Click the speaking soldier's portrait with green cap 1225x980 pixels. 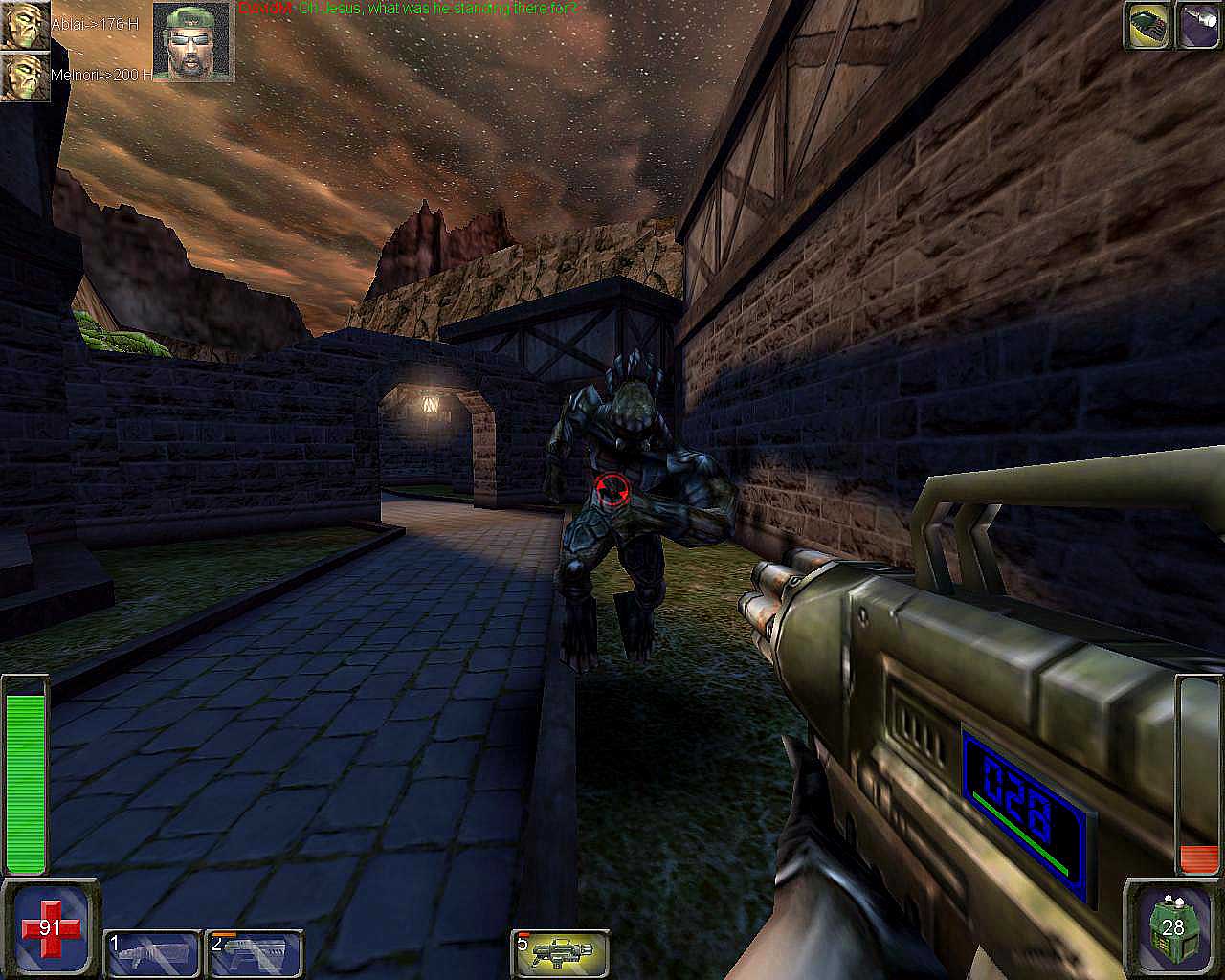tap(193, 40)
